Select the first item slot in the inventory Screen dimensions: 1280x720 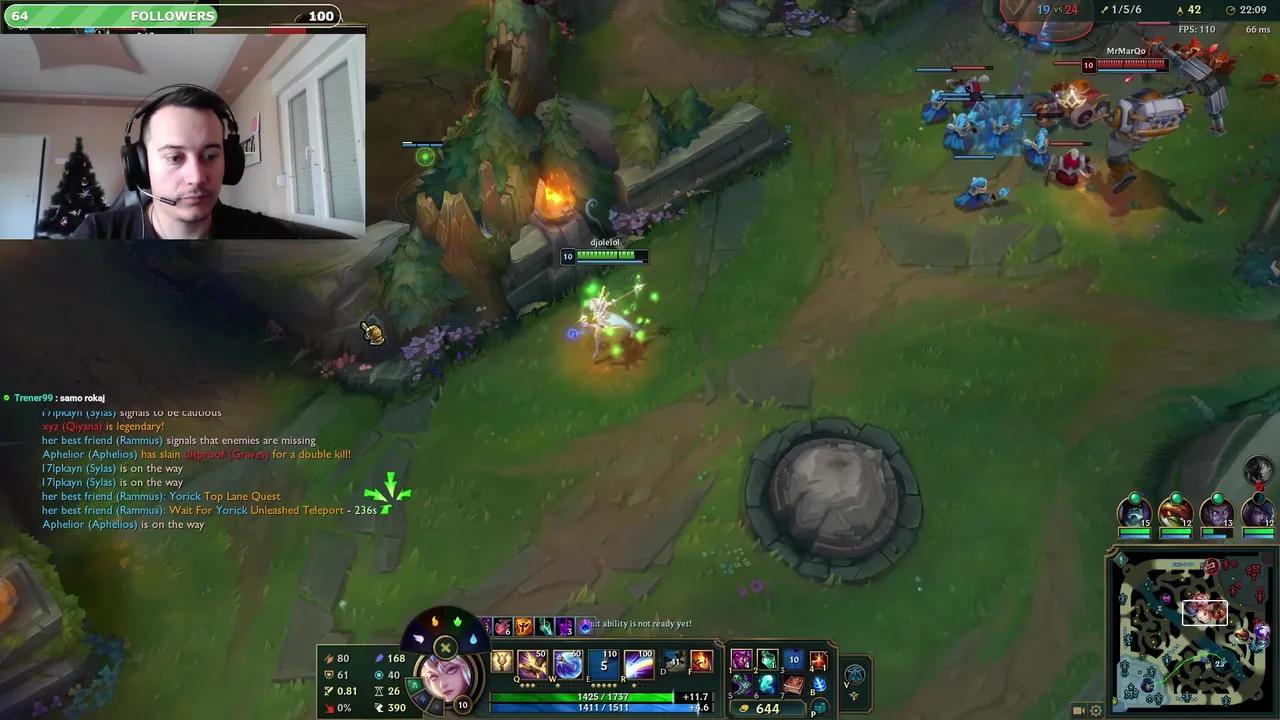click(741, 659)
